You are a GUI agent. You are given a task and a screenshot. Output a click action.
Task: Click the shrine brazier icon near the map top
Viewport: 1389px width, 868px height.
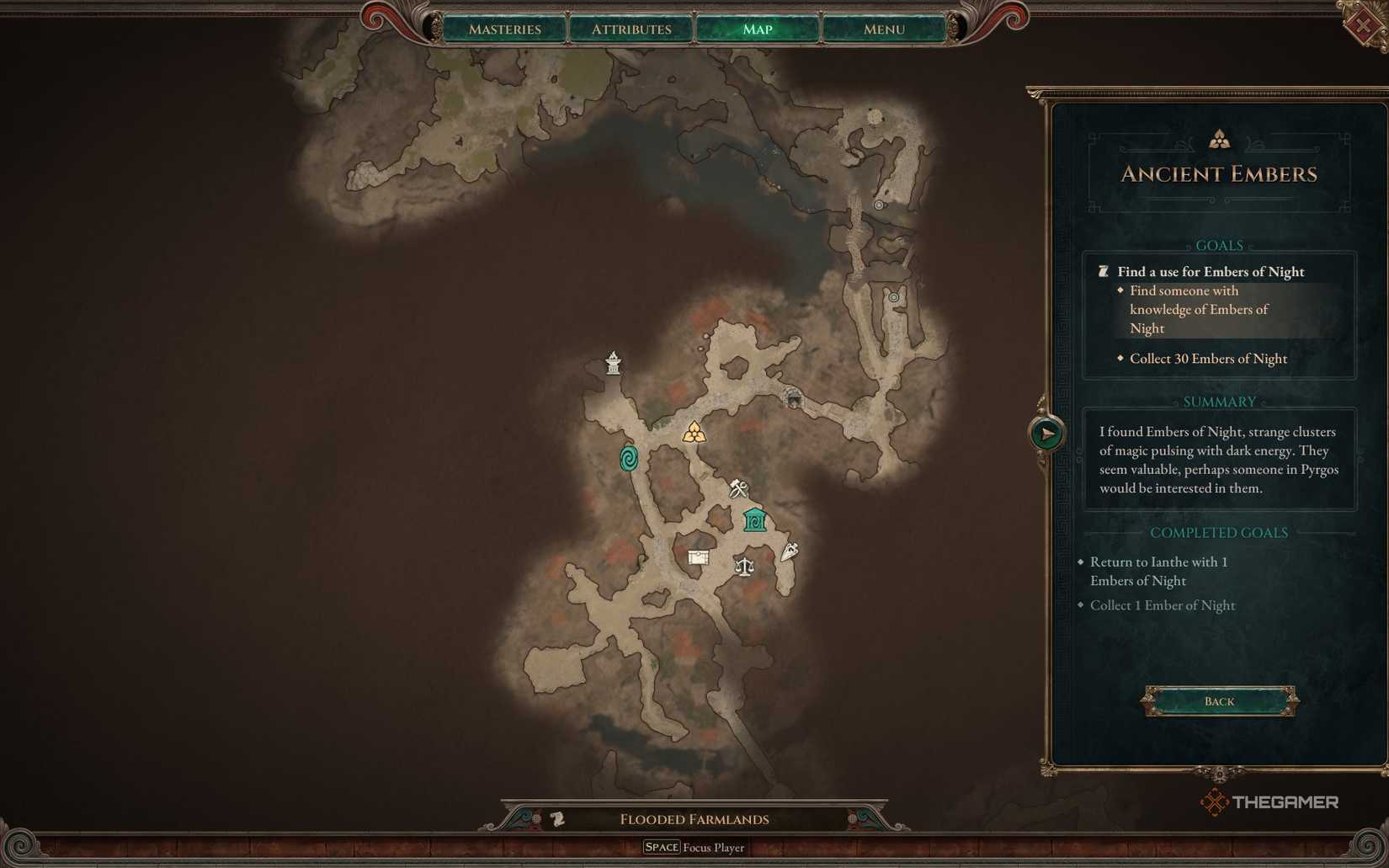[612, 362]
